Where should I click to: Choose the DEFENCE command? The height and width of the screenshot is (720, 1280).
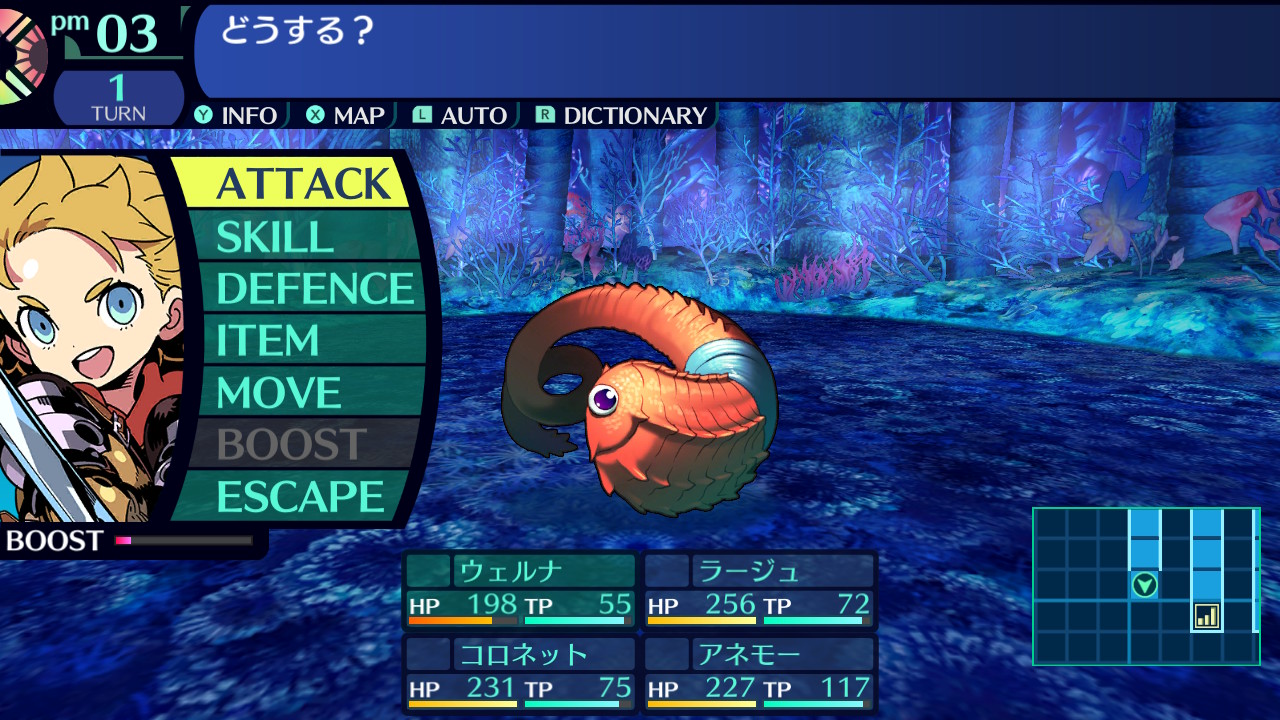[314, 289]
